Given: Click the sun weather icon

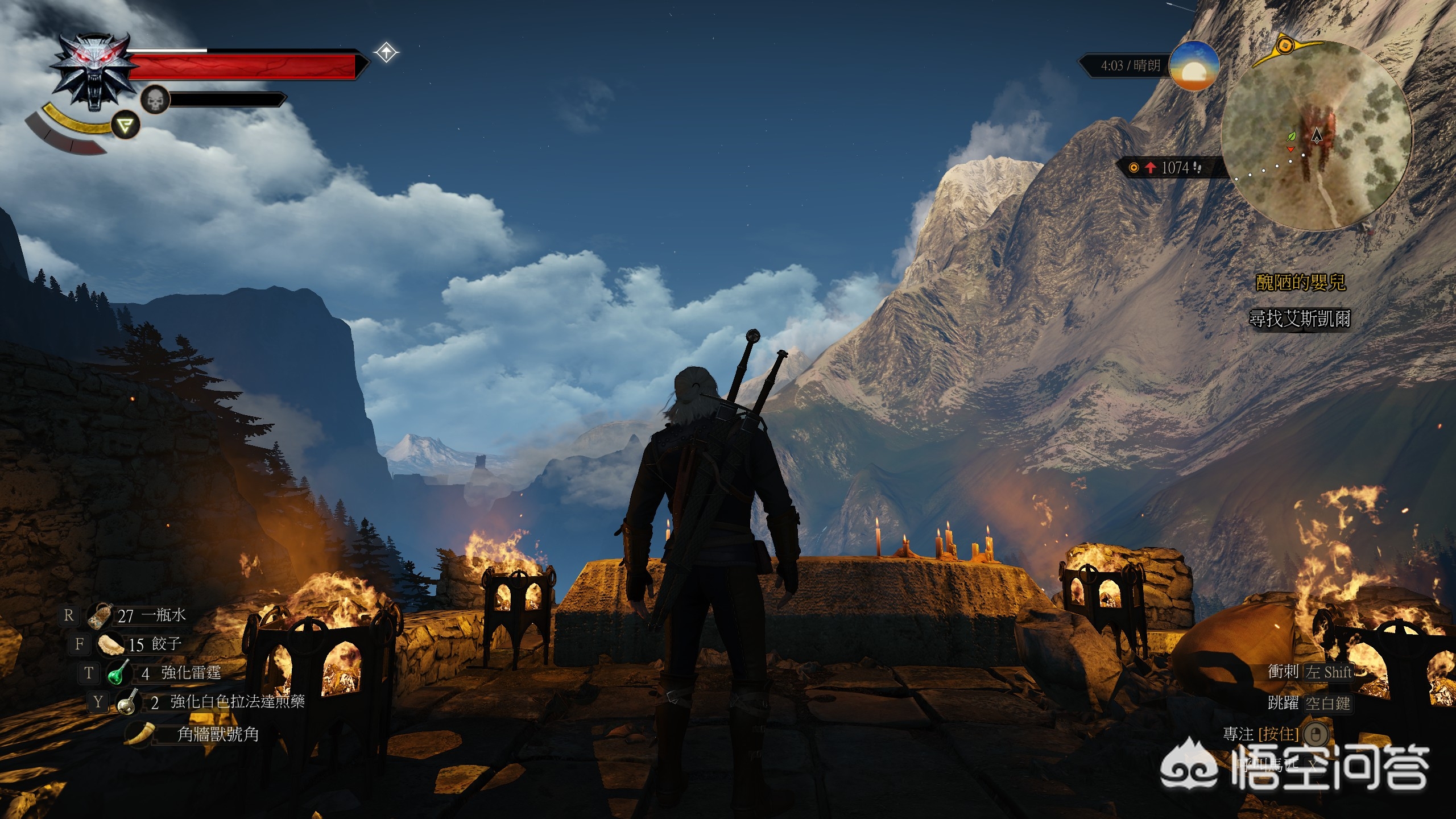Looking at the screenshot, I should [1193, 67].
